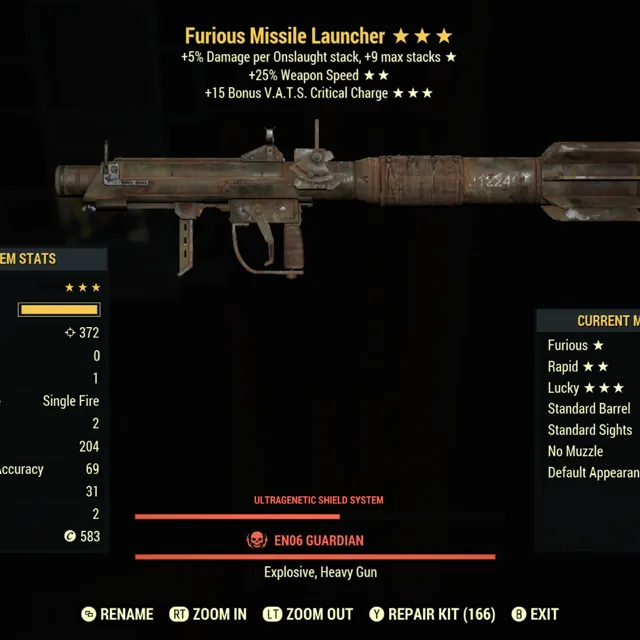Exit the item inspect screen

pos(535,614)
